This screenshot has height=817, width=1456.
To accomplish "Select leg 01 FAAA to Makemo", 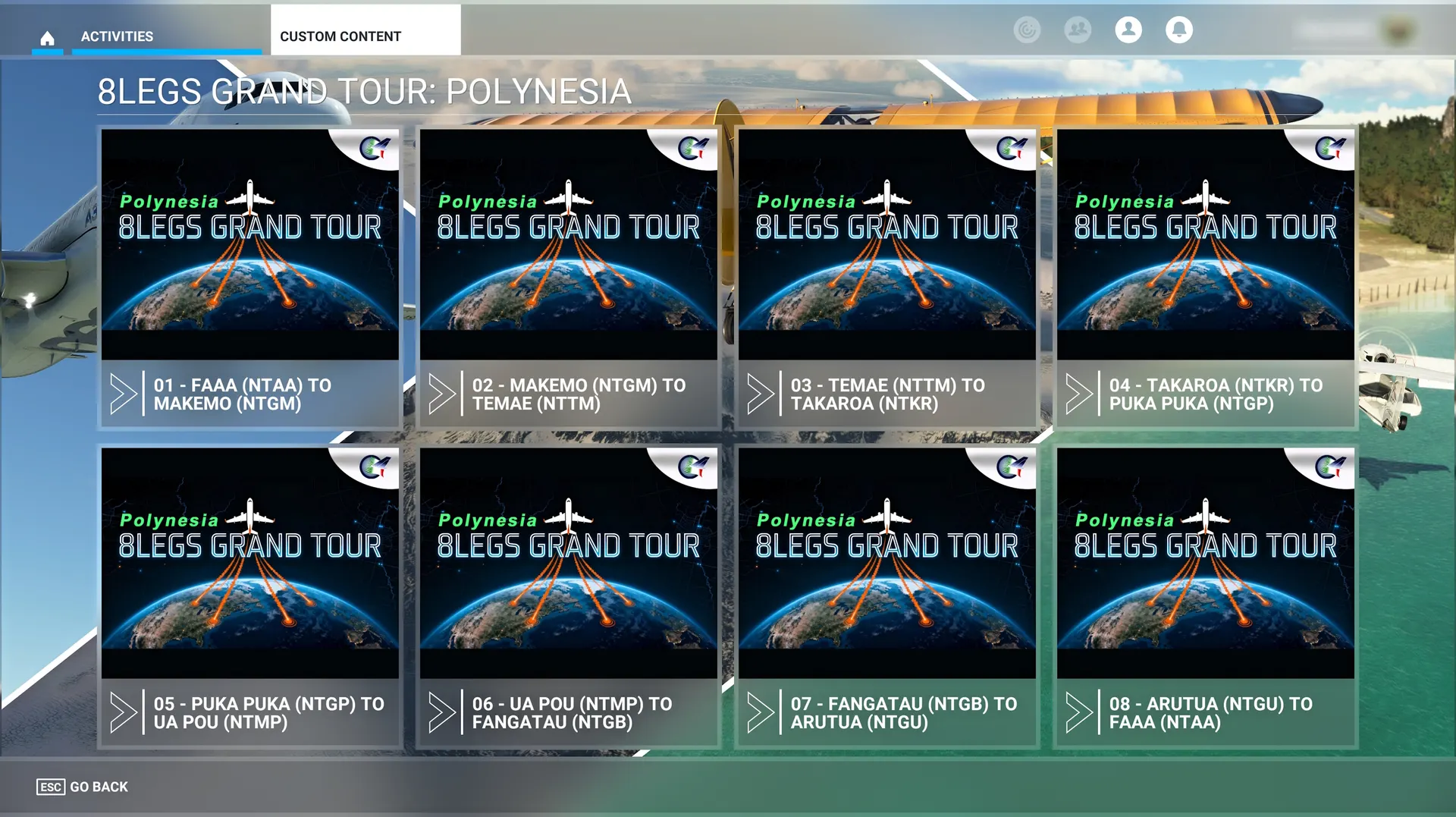I will click(250, 278).
